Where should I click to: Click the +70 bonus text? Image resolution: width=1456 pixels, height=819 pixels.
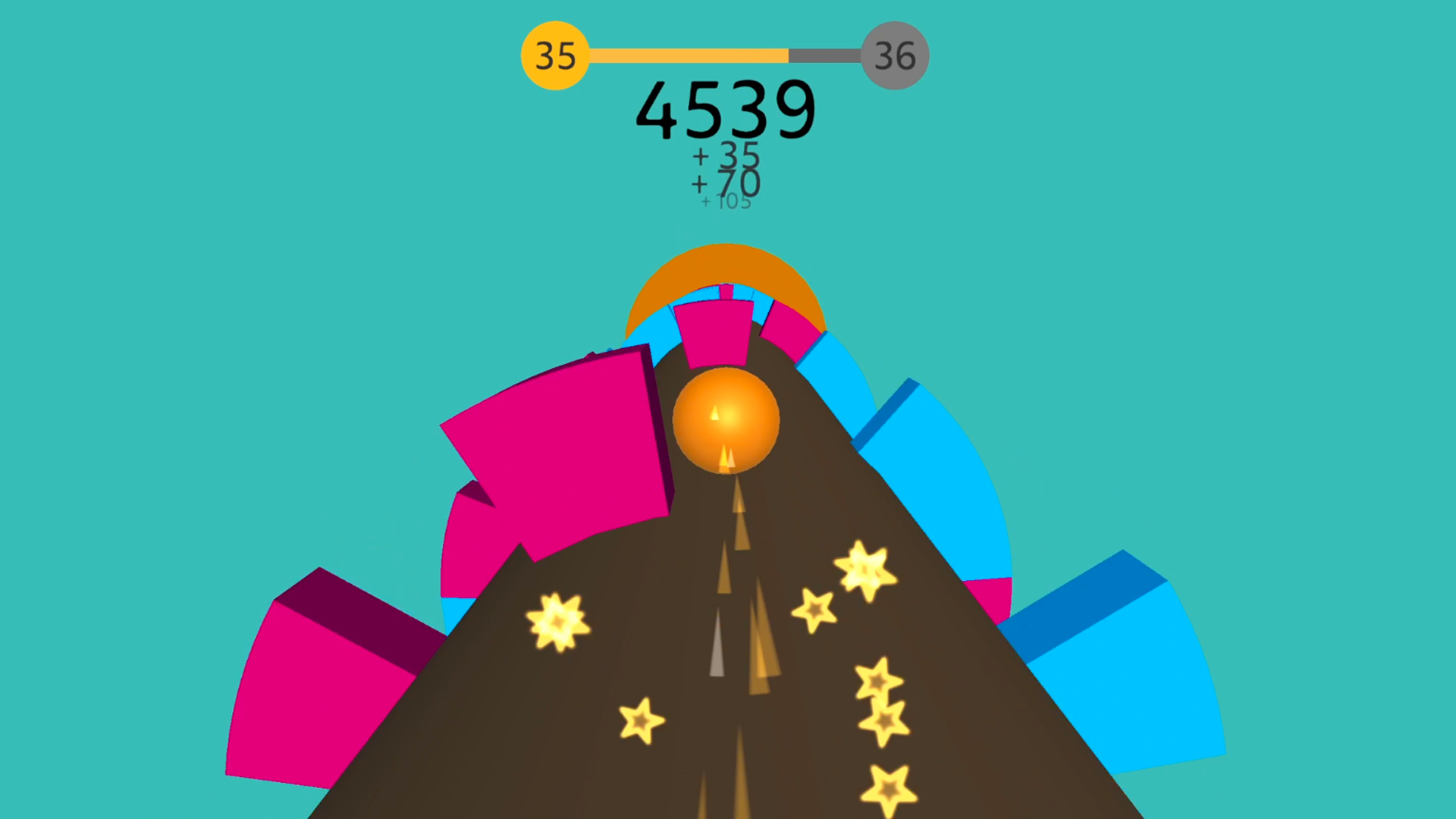click(726, 183)
